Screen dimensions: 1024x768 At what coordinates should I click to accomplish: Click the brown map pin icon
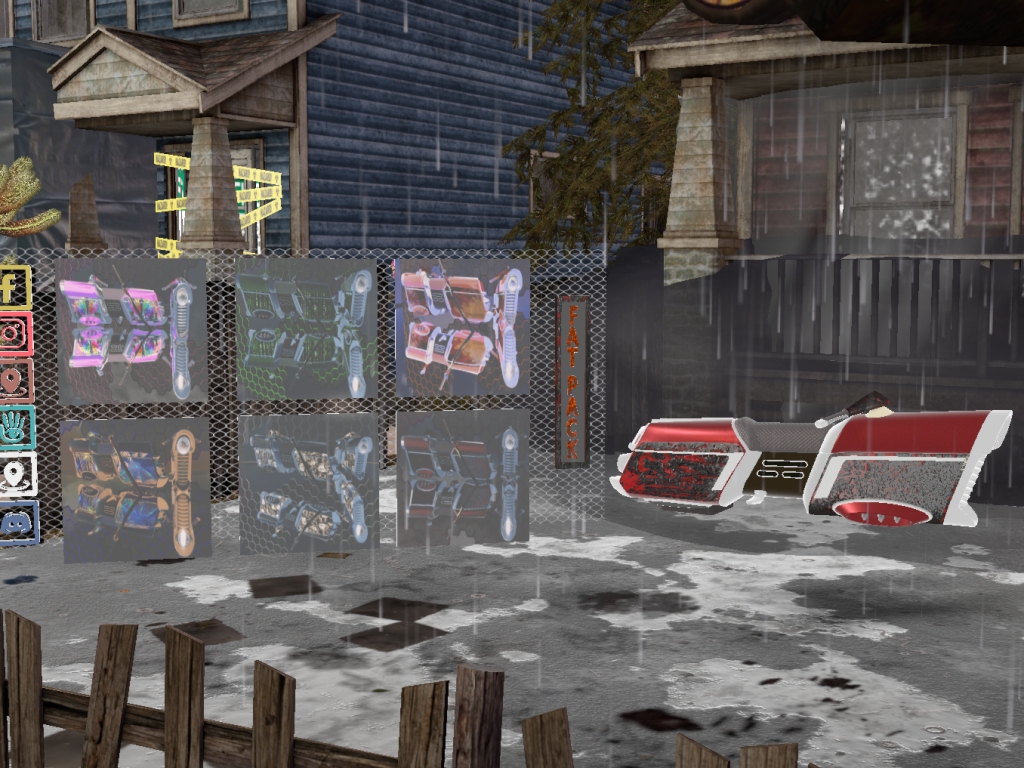click(15, 381)
